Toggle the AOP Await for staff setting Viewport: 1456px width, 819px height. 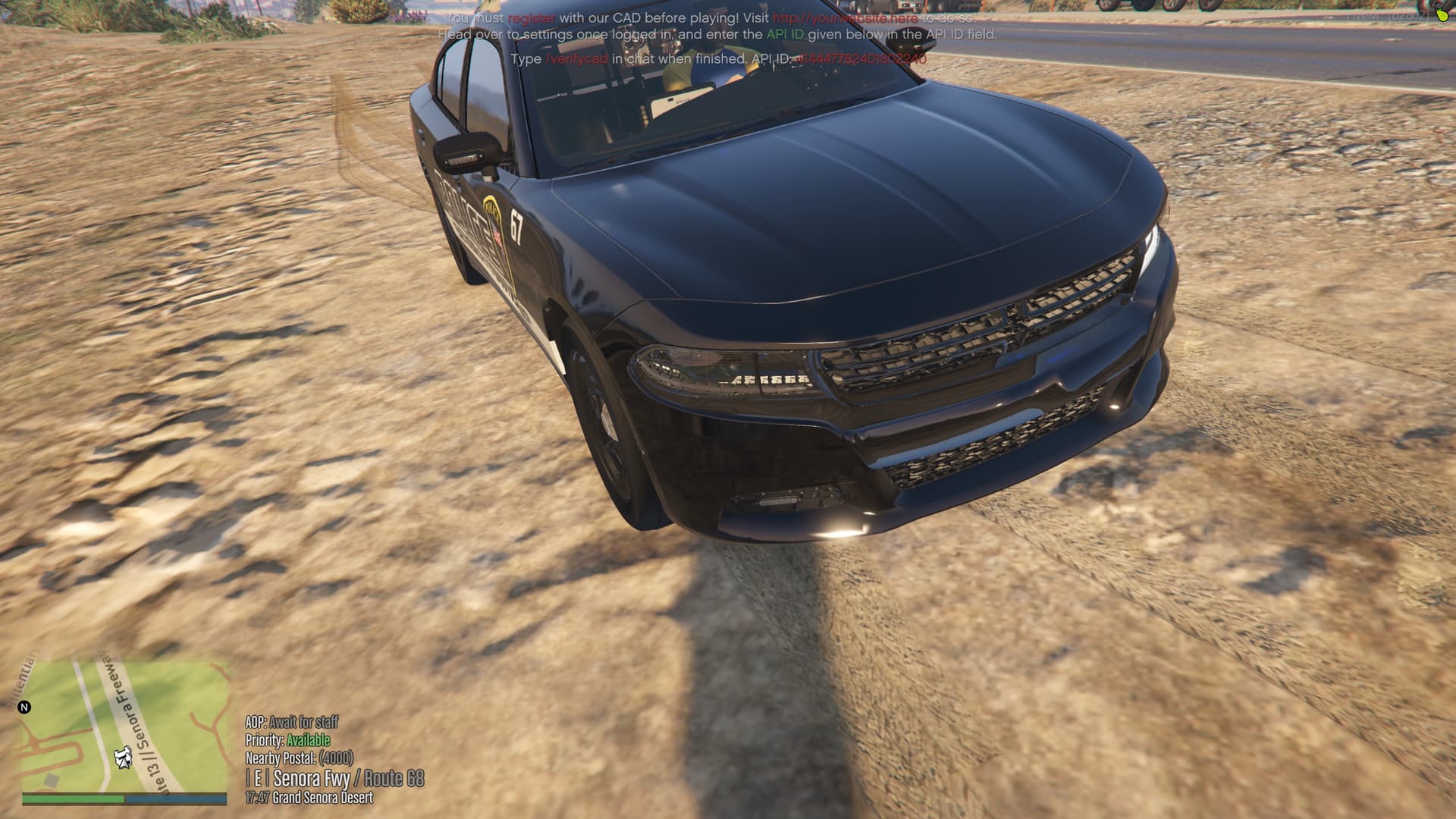[x=292, y=723]
